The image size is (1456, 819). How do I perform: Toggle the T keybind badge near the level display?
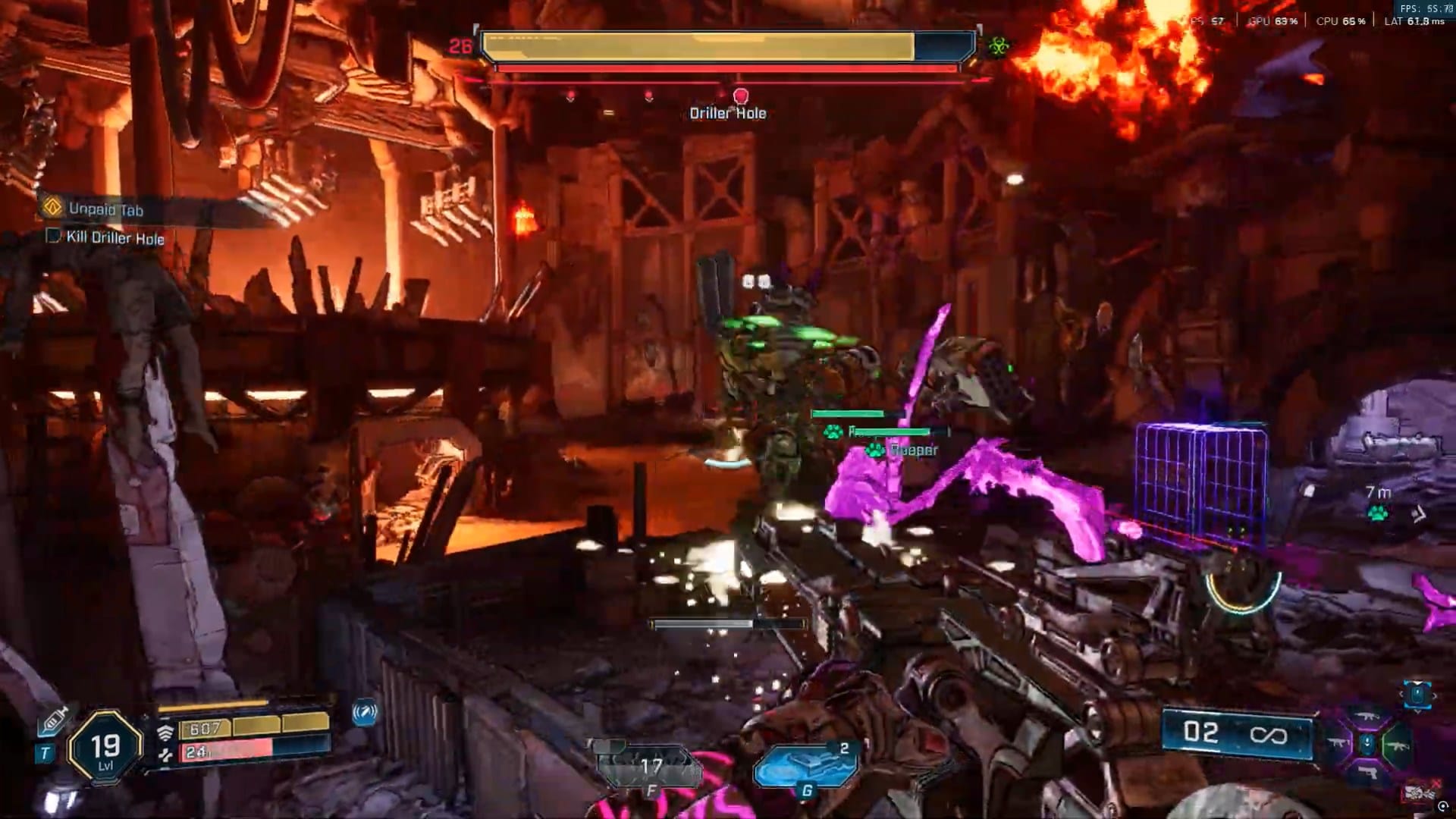45,752
